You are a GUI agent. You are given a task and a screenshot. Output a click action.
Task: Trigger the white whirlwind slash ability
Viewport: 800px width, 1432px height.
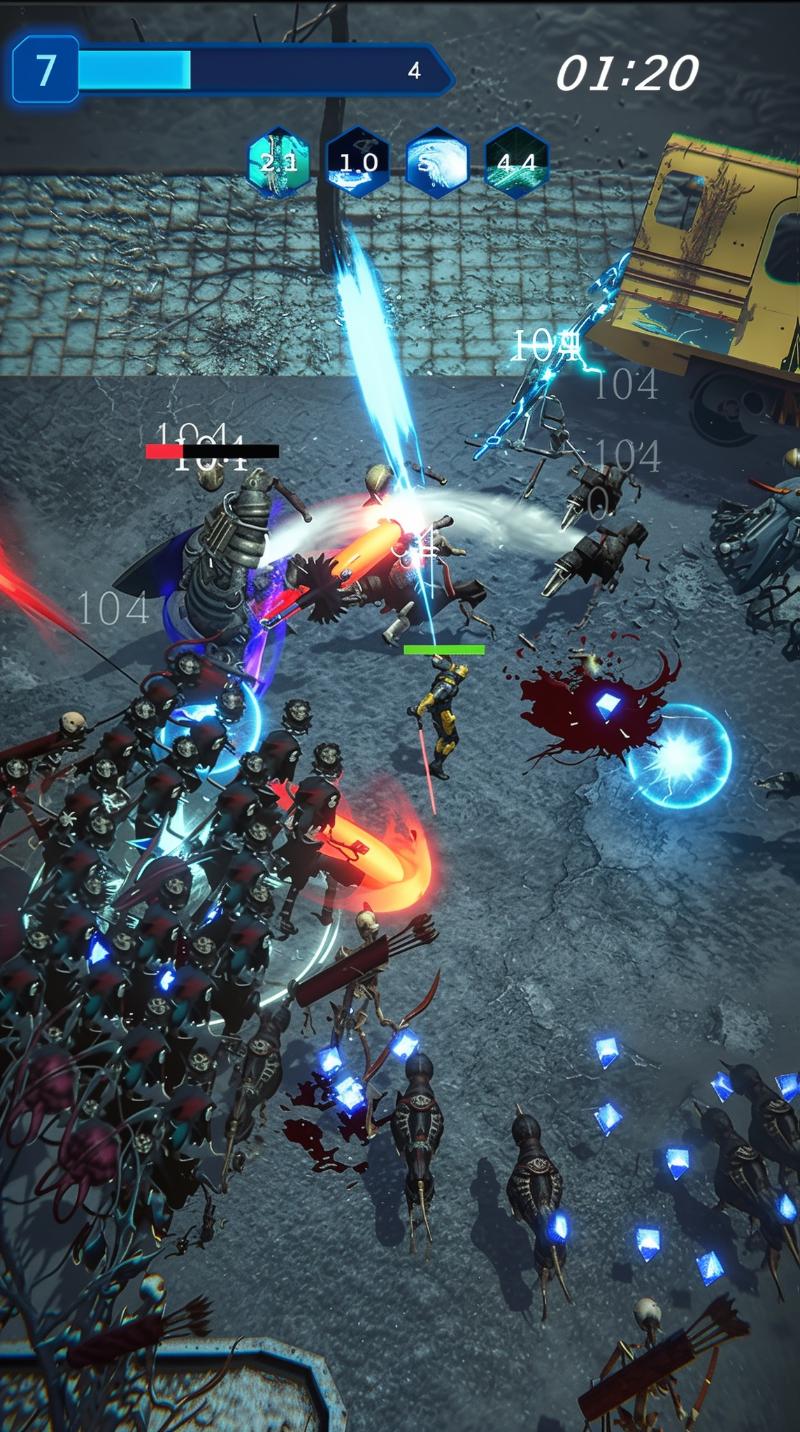pyautogui.click(x=437, y=162)
